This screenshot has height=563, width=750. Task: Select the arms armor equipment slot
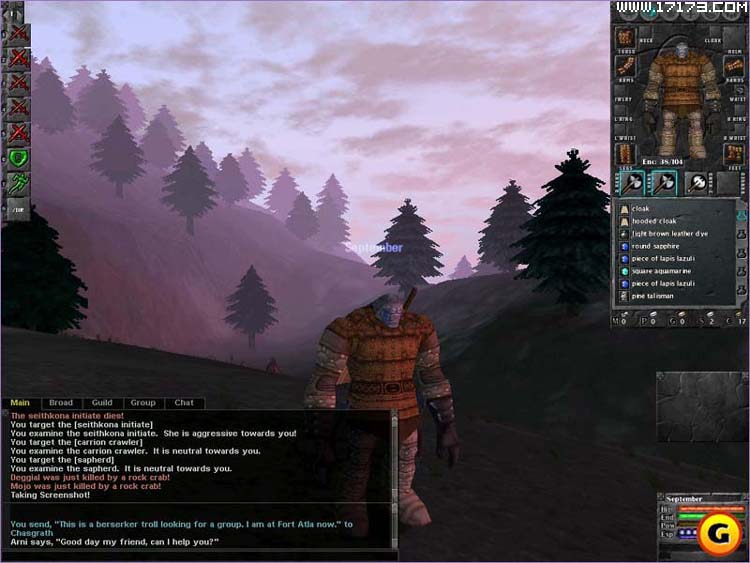pyautogui.click(x=625, y=67)
